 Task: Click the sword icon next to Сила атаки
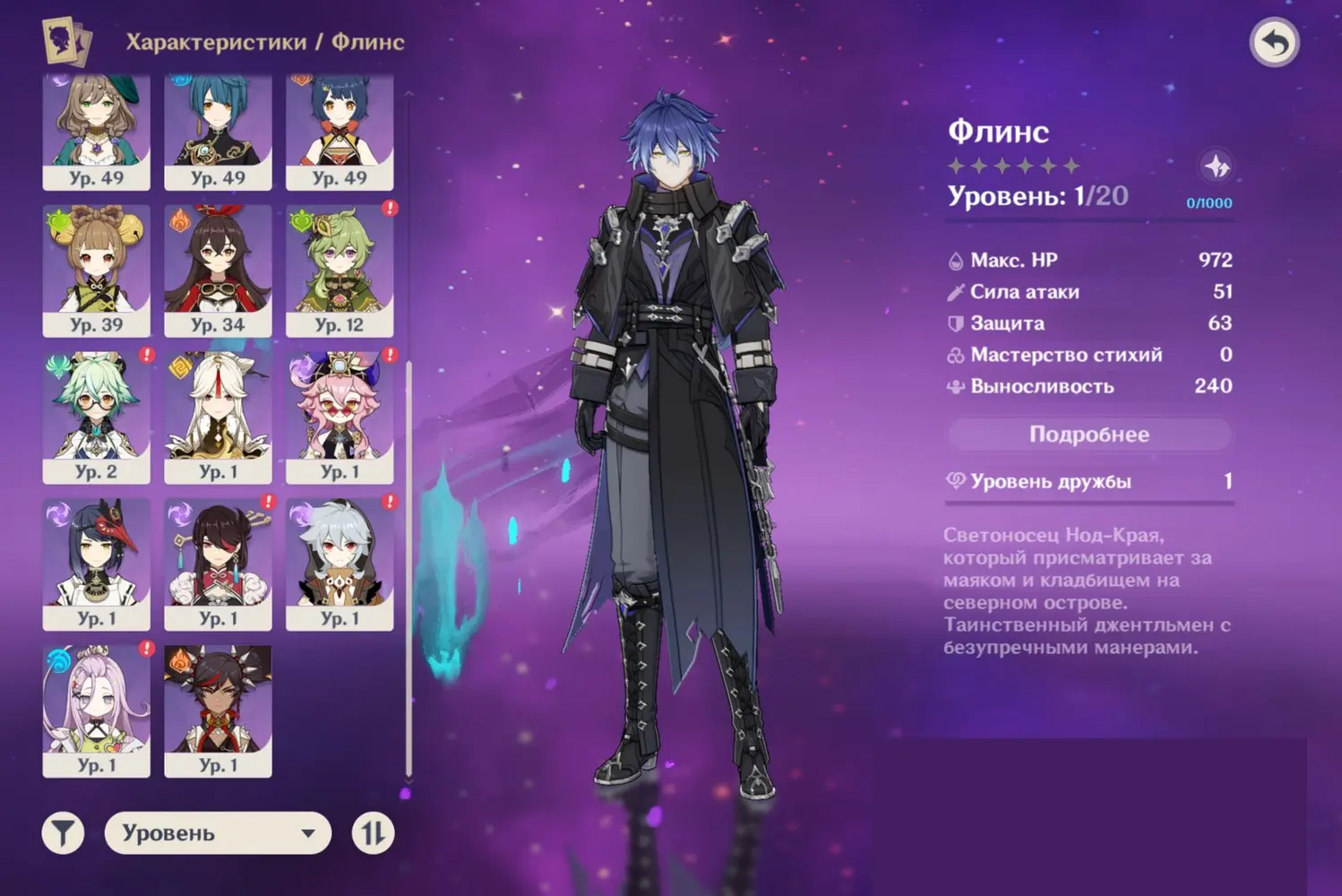[x=958, y=291]
